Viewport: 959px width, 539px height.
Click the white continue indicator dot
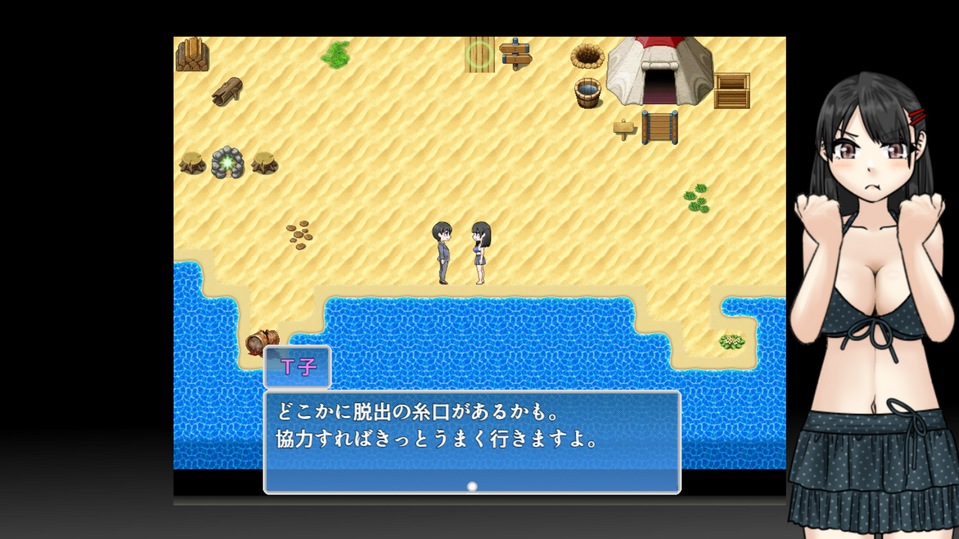coord(472,487)
